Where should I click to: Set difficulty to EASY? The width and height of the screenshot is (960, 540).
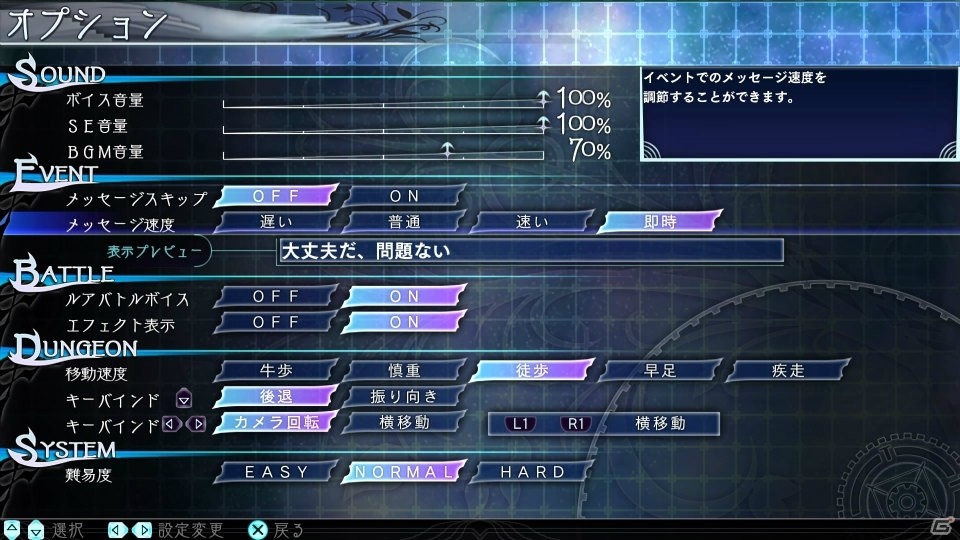[x=277, y=472]
